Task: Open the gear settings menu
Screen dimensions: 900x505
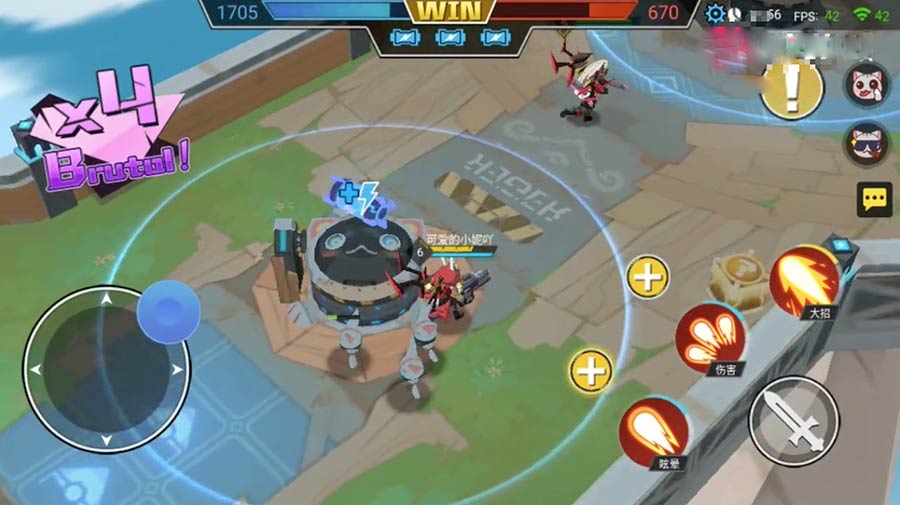Action: pyautogui.click(x=714, y=14)
